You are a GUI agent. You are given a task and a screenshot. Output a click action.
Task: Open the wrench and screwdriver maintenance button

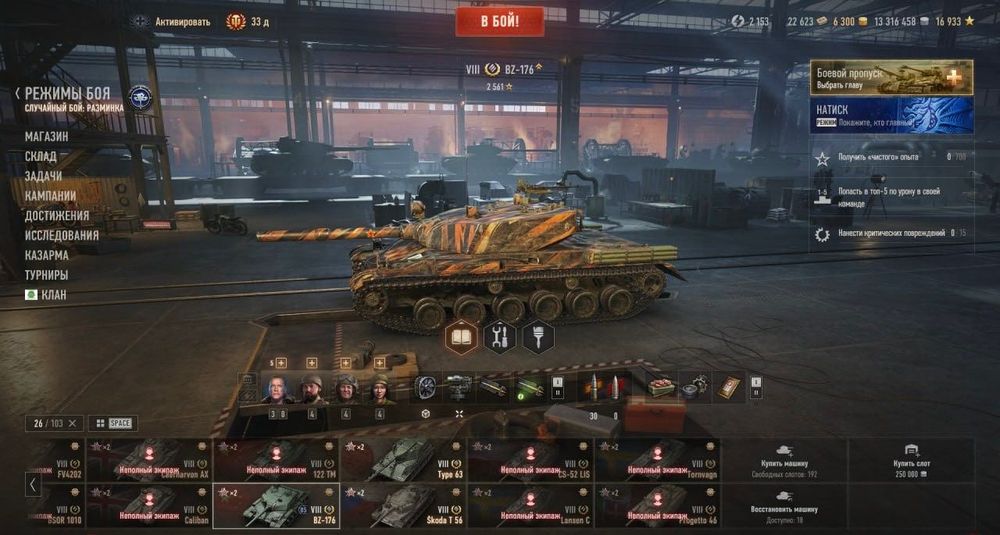[x=499, y=338]
